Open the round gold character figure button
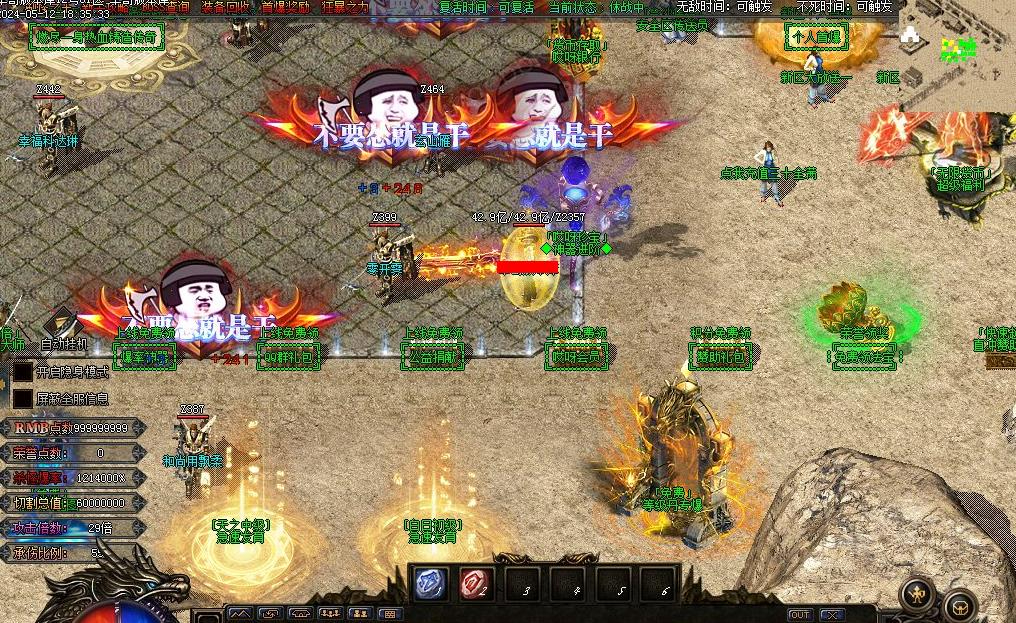The width and height of the screenshot is (1016, 623). pos(917,595)
